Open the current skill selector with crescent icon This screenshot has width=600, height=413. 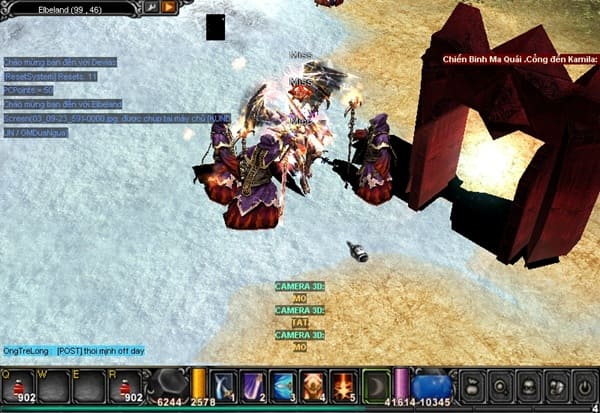[x=376, y=386]
